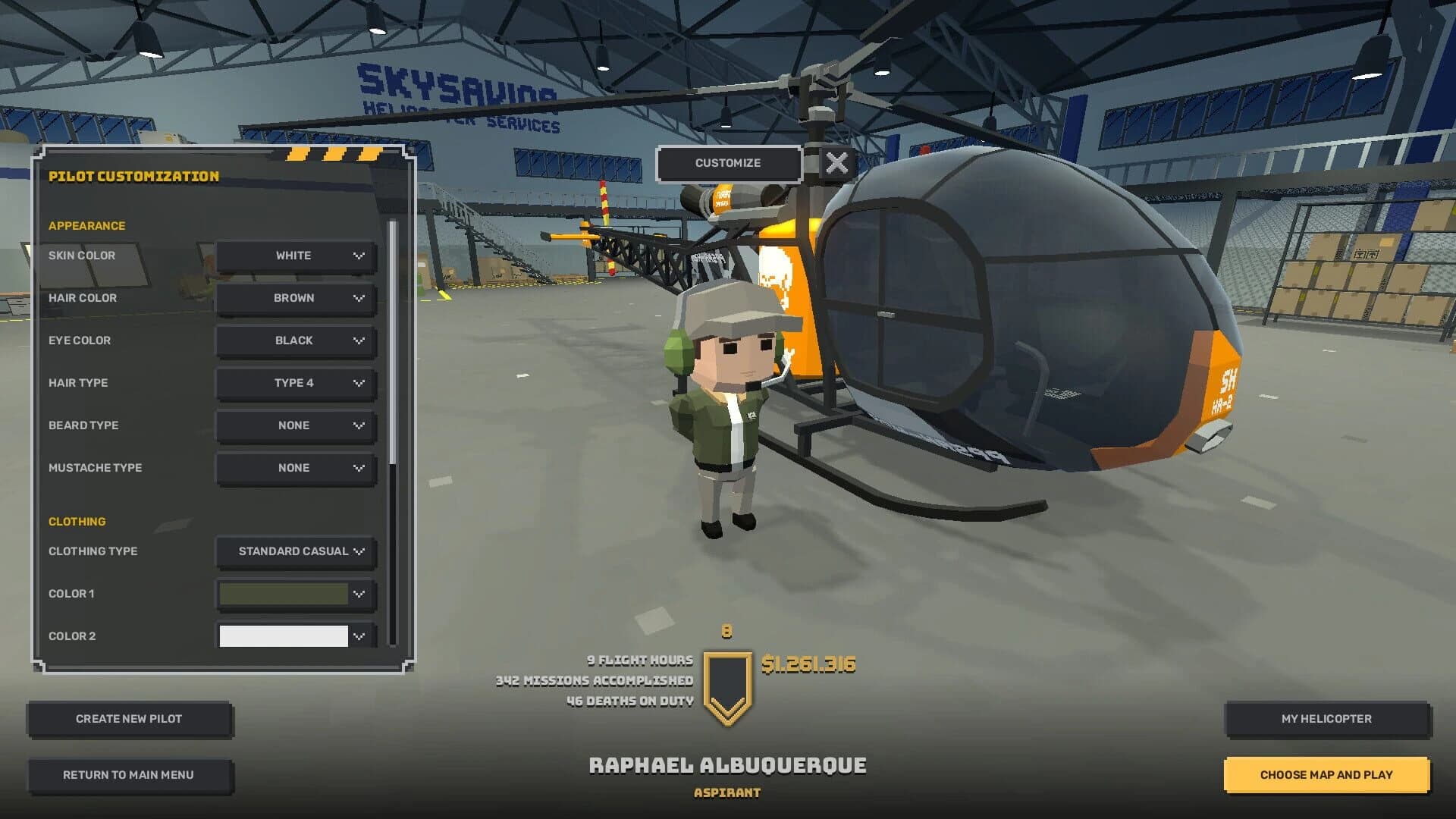Screen dimensions: 1456x819
Task: Click the Customize tab at the top
Action: [729, 162]
